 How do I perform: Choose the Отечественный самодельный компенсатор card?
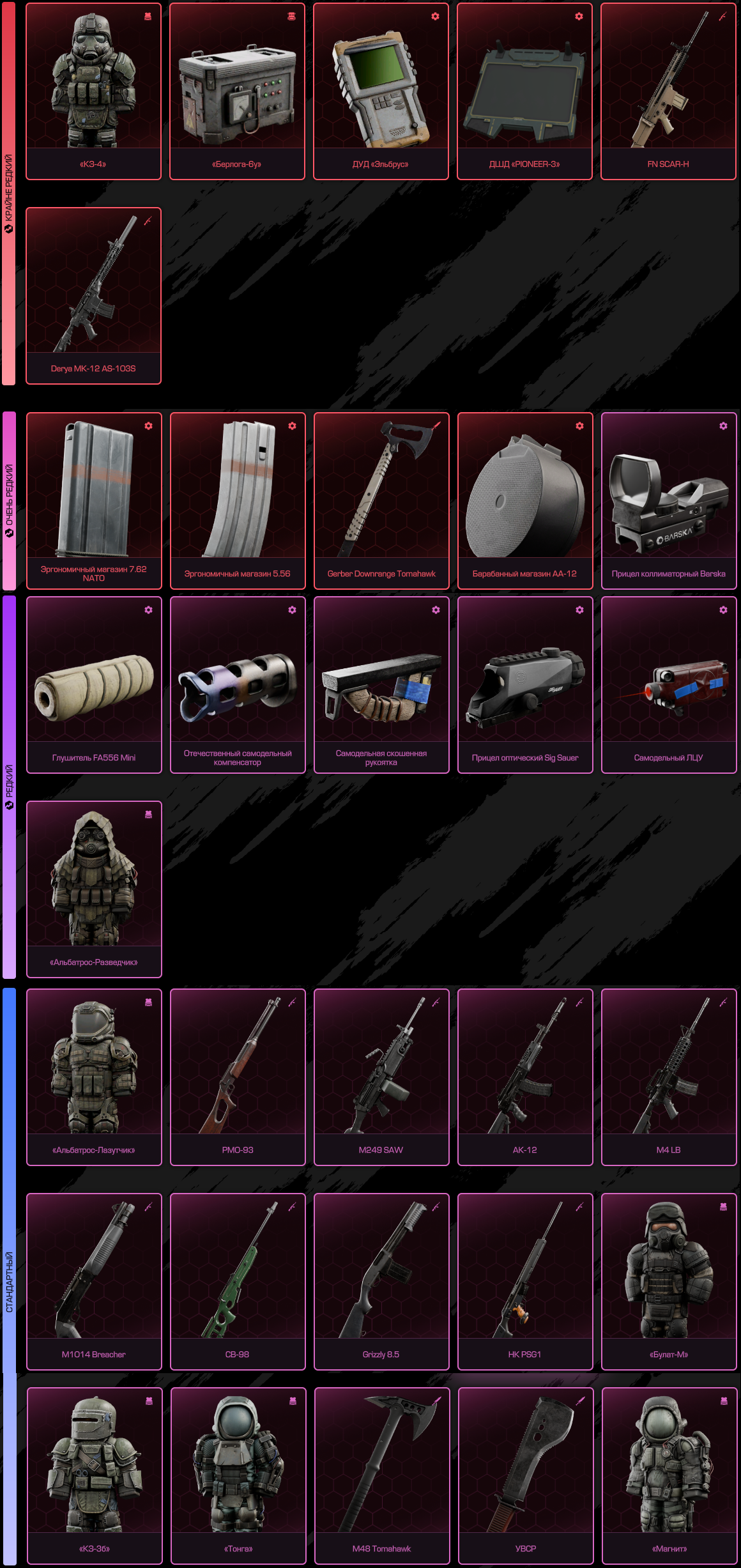coord(238,684)
